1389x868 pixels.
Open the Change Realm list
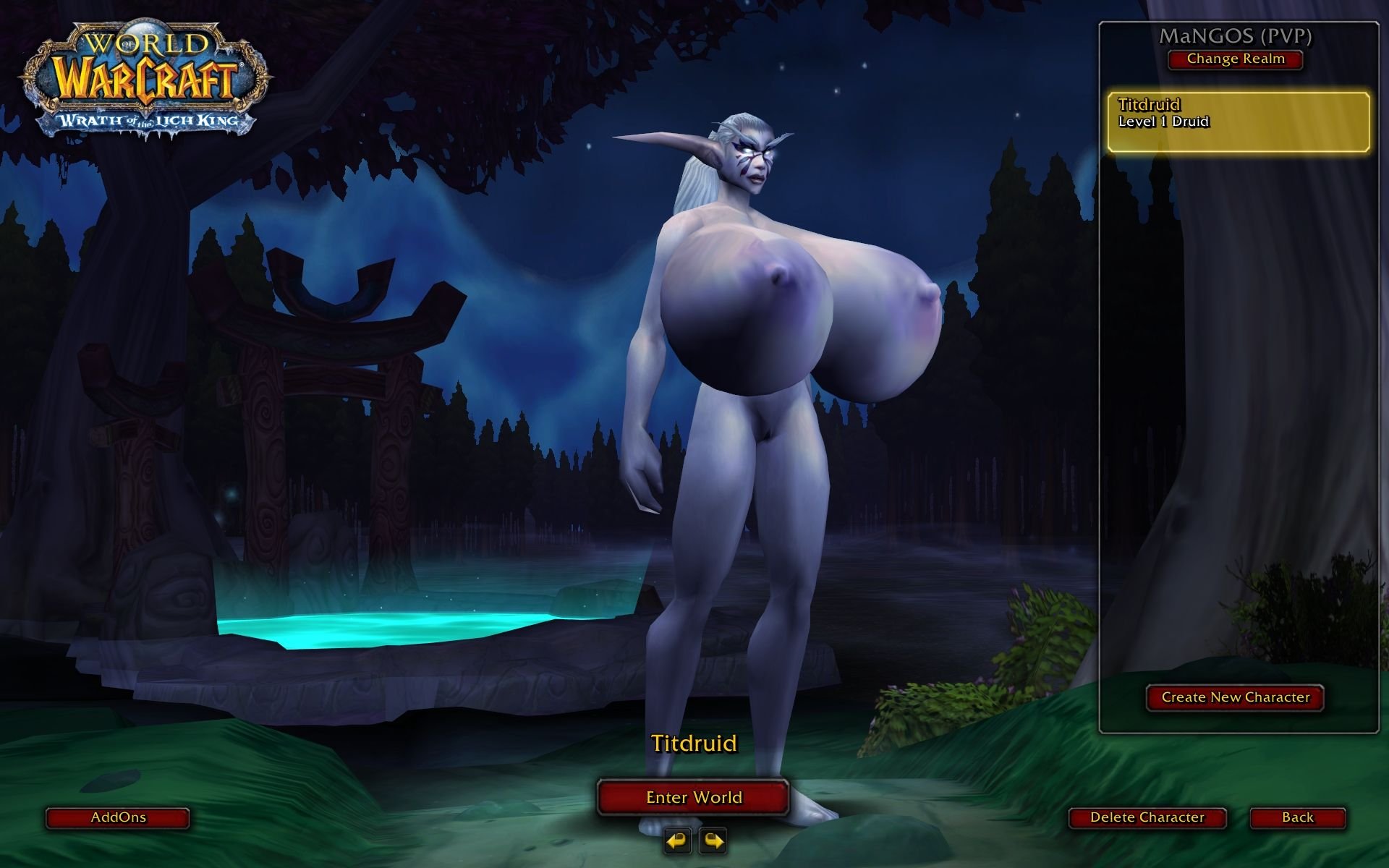coord(1235,59)
